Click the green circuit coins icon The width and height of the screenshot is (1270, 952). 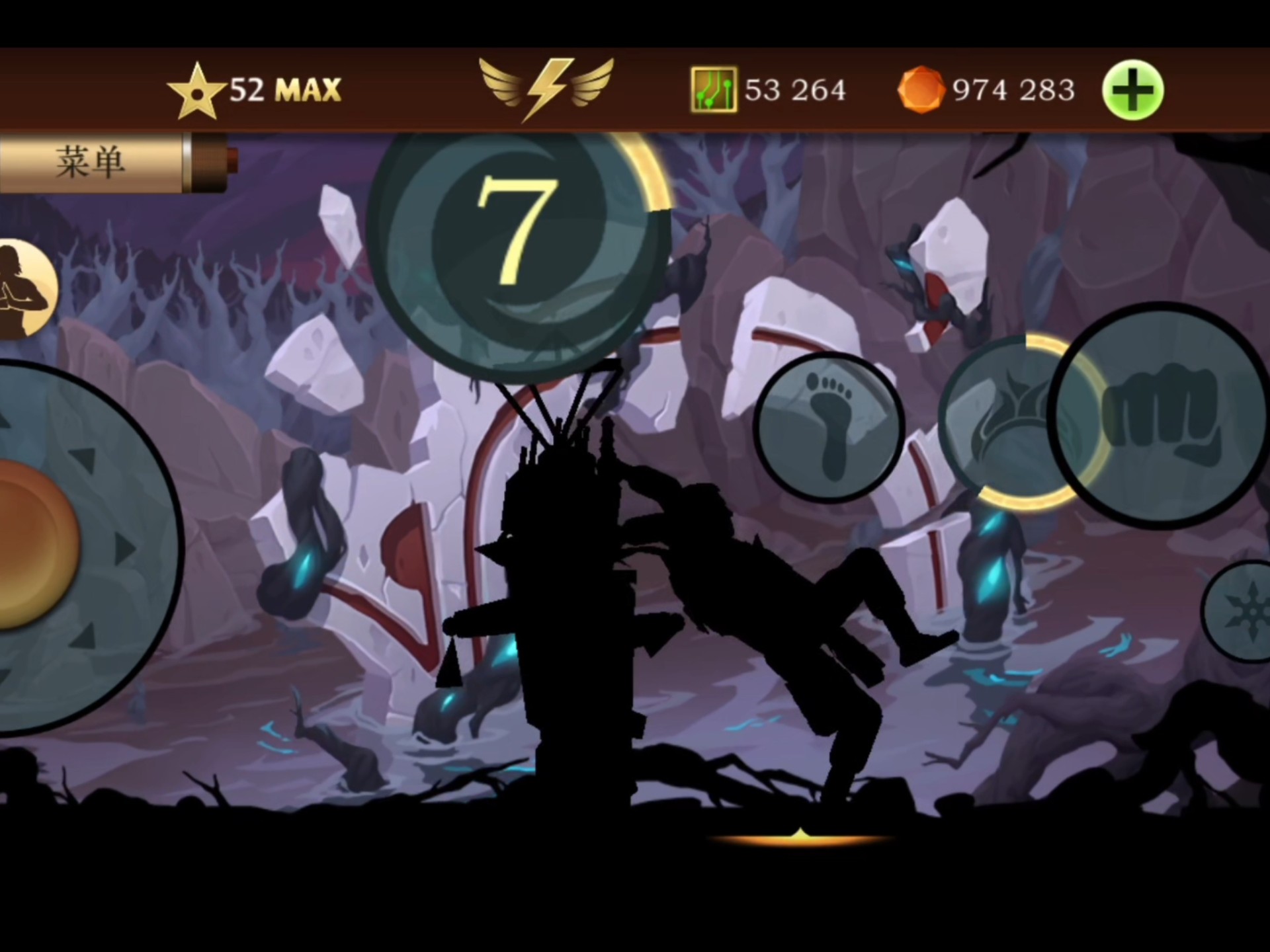[713, 89]
